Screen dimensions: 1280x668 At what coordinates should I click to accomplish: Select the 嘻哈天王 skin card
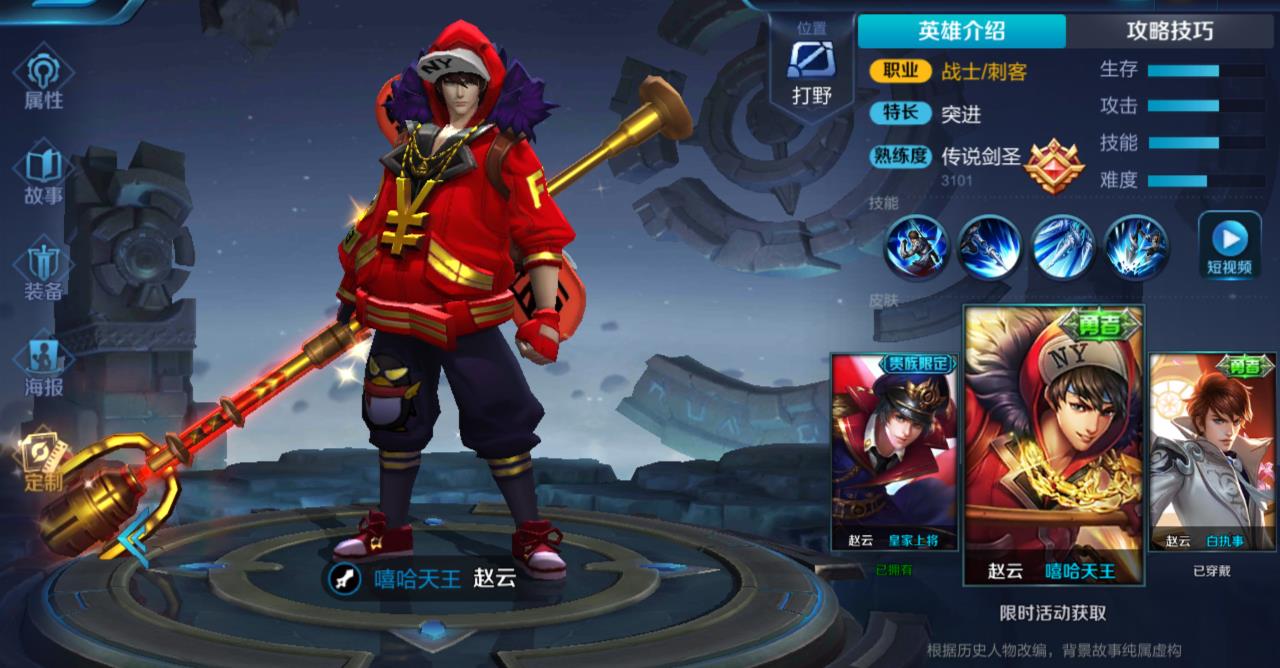pyautogui.click(x=1052, y=445)
